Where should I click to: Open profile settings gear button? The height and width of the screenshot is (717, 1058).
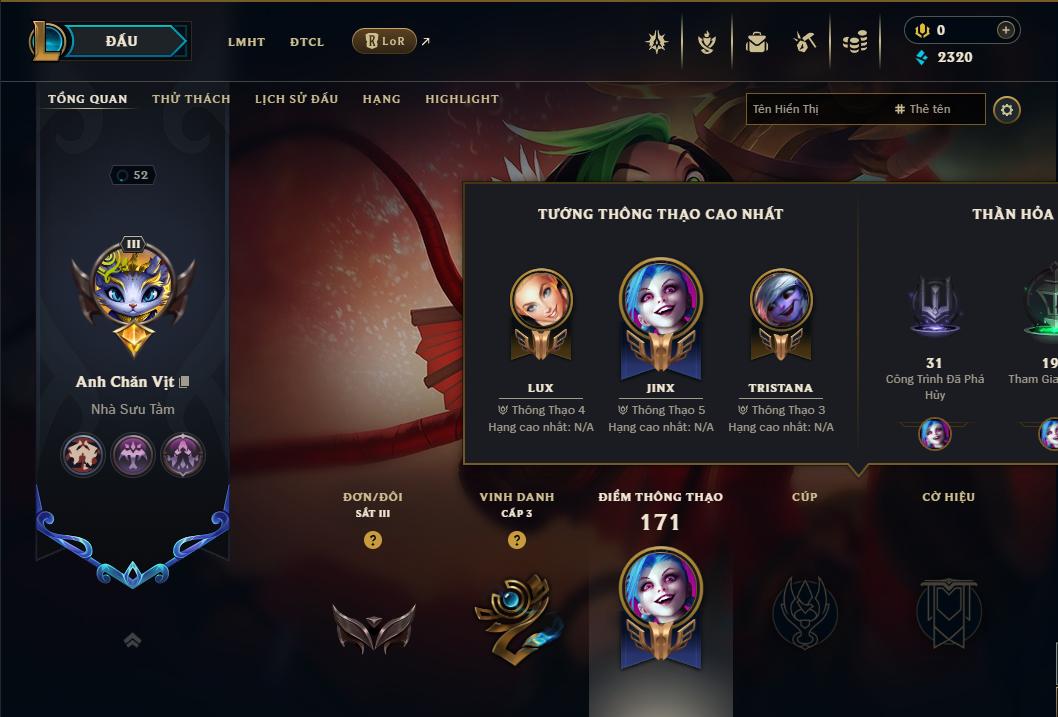pyautogui.click(x=1007, y=109)
